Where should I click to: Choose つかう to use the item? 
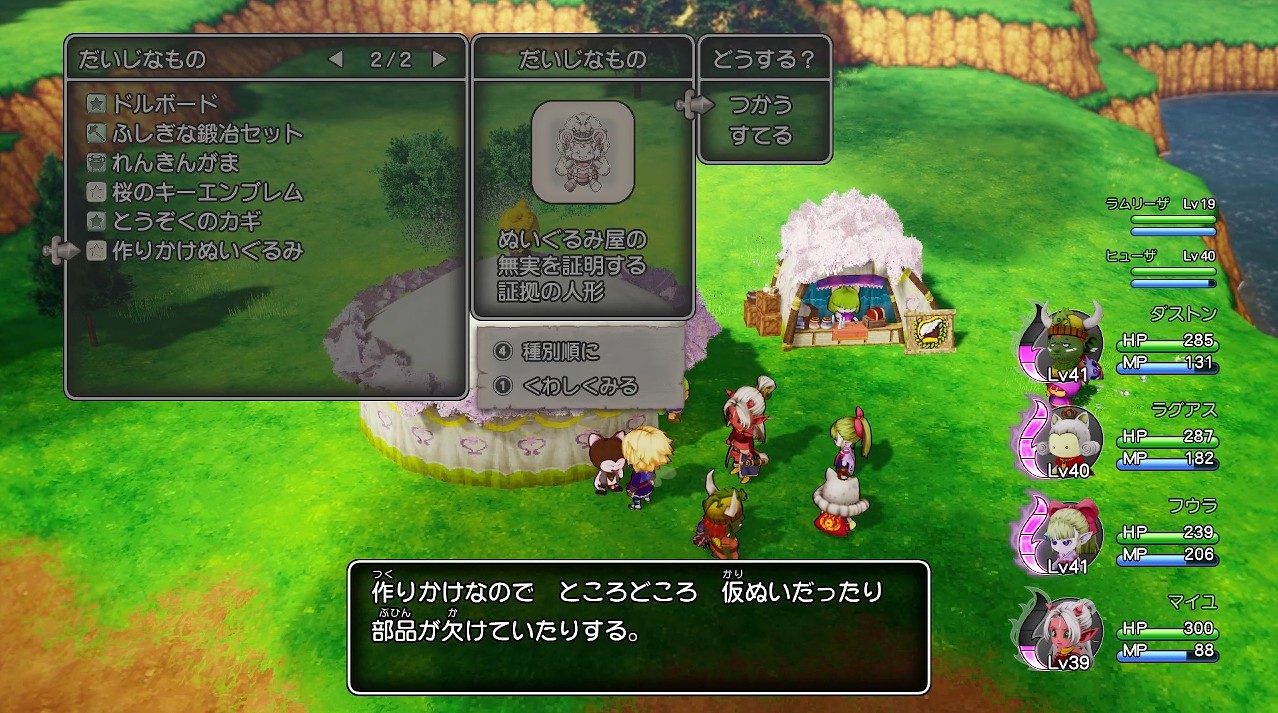pyautogui.click(x=760, y=105)
